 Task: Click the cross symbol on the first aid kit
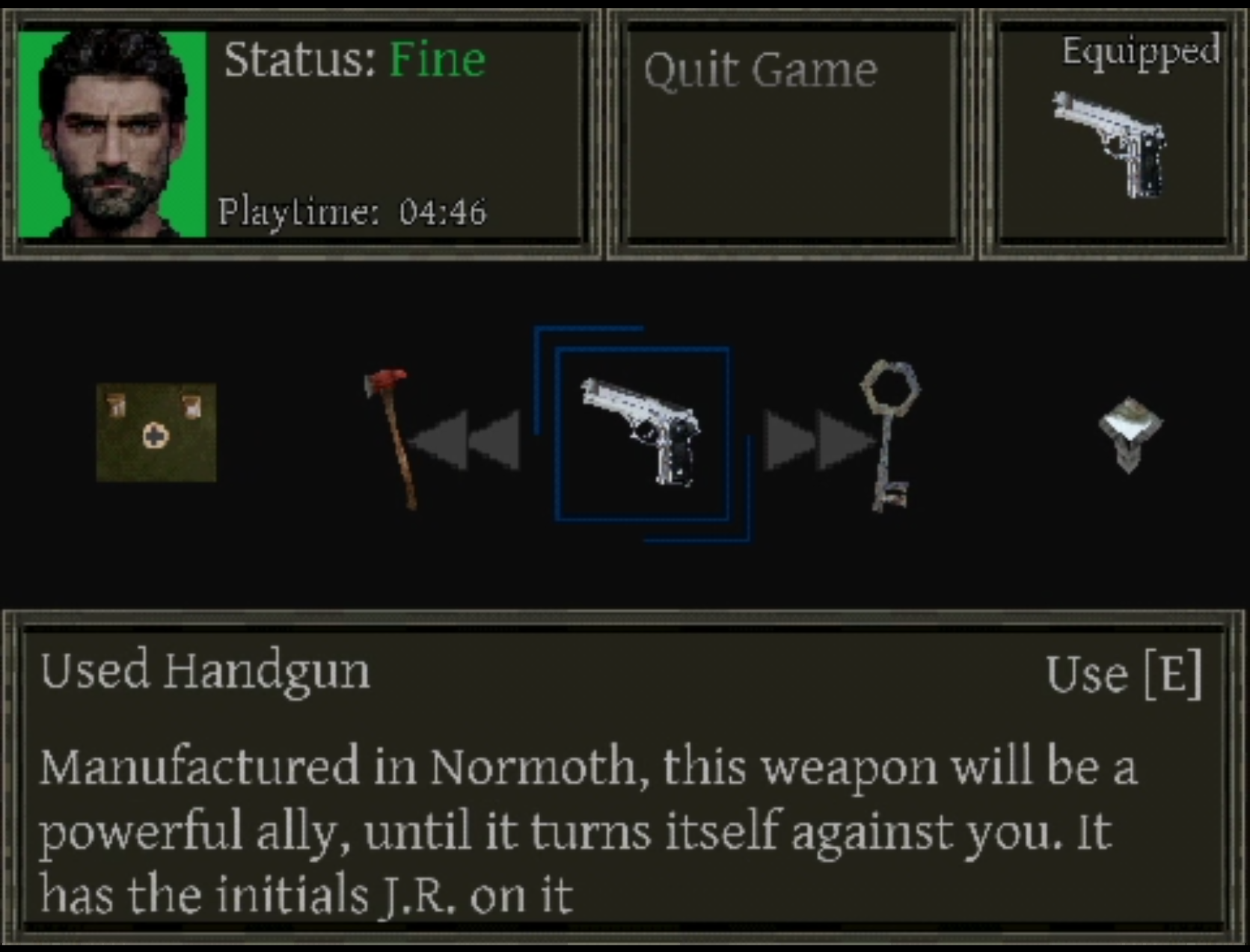155,436
